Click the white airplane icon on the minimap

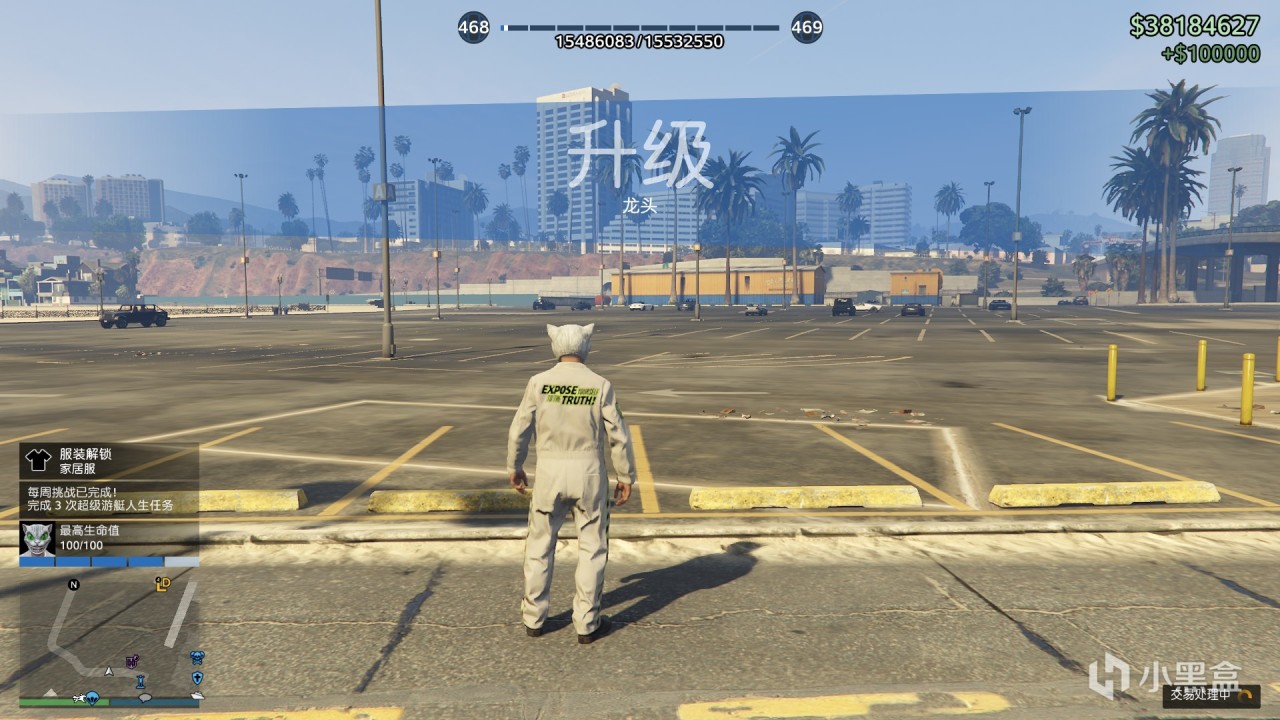[80, 698]
